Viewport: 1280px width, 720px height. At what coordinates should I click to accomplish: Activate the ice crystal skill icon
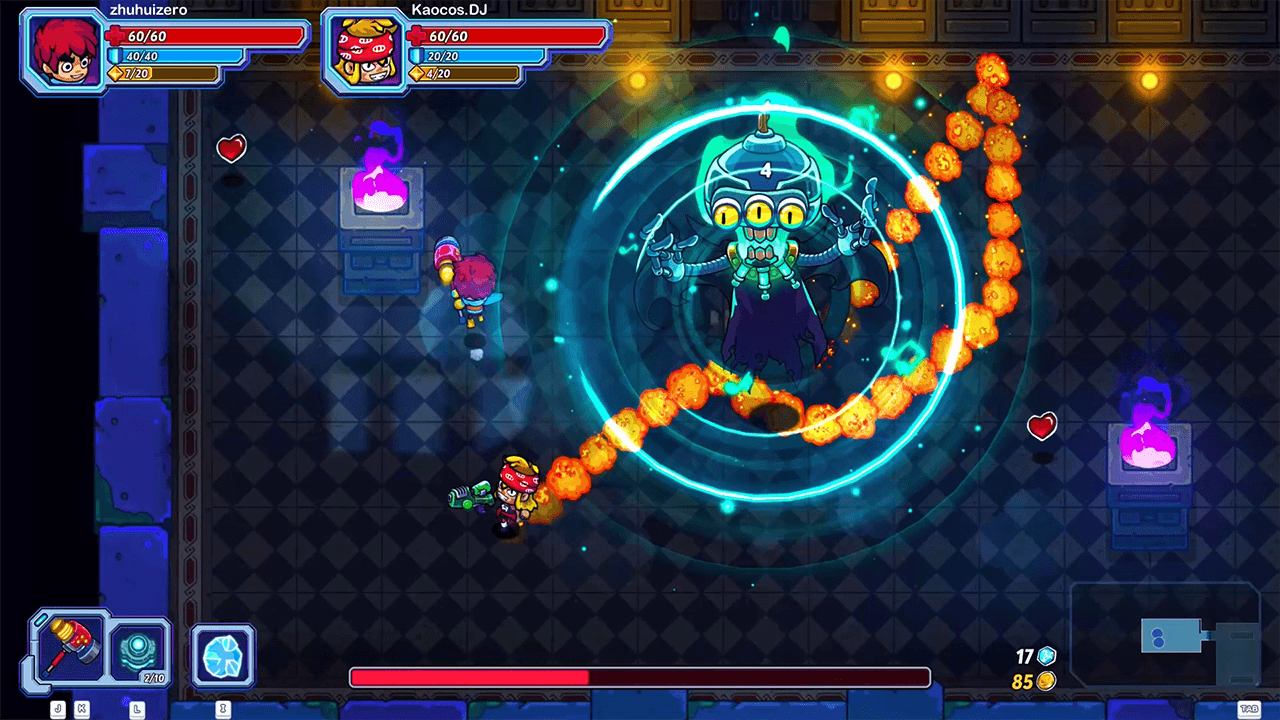coord(223,656)
